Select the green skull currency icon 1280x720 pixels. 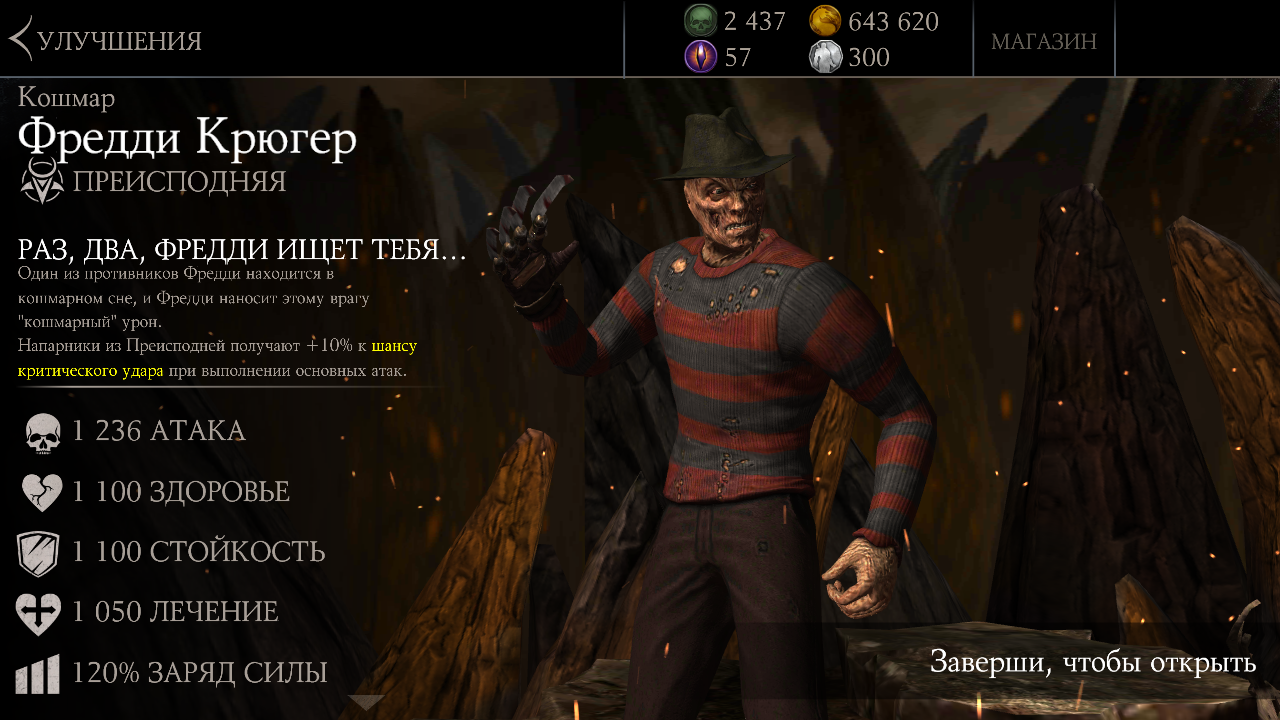point(701,20)
